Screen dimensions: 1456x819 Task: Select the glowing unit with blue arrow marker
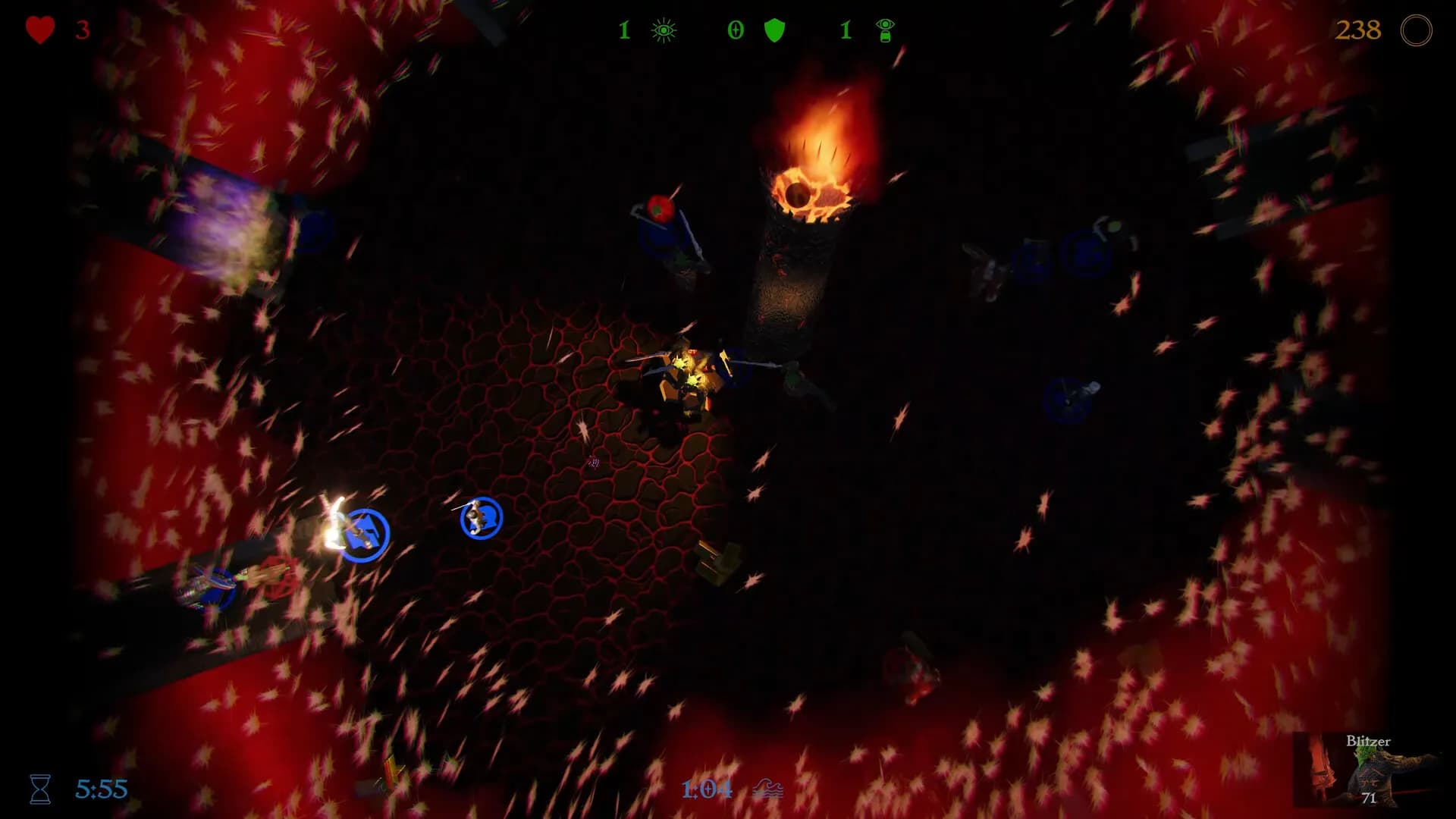coord(363,535)
